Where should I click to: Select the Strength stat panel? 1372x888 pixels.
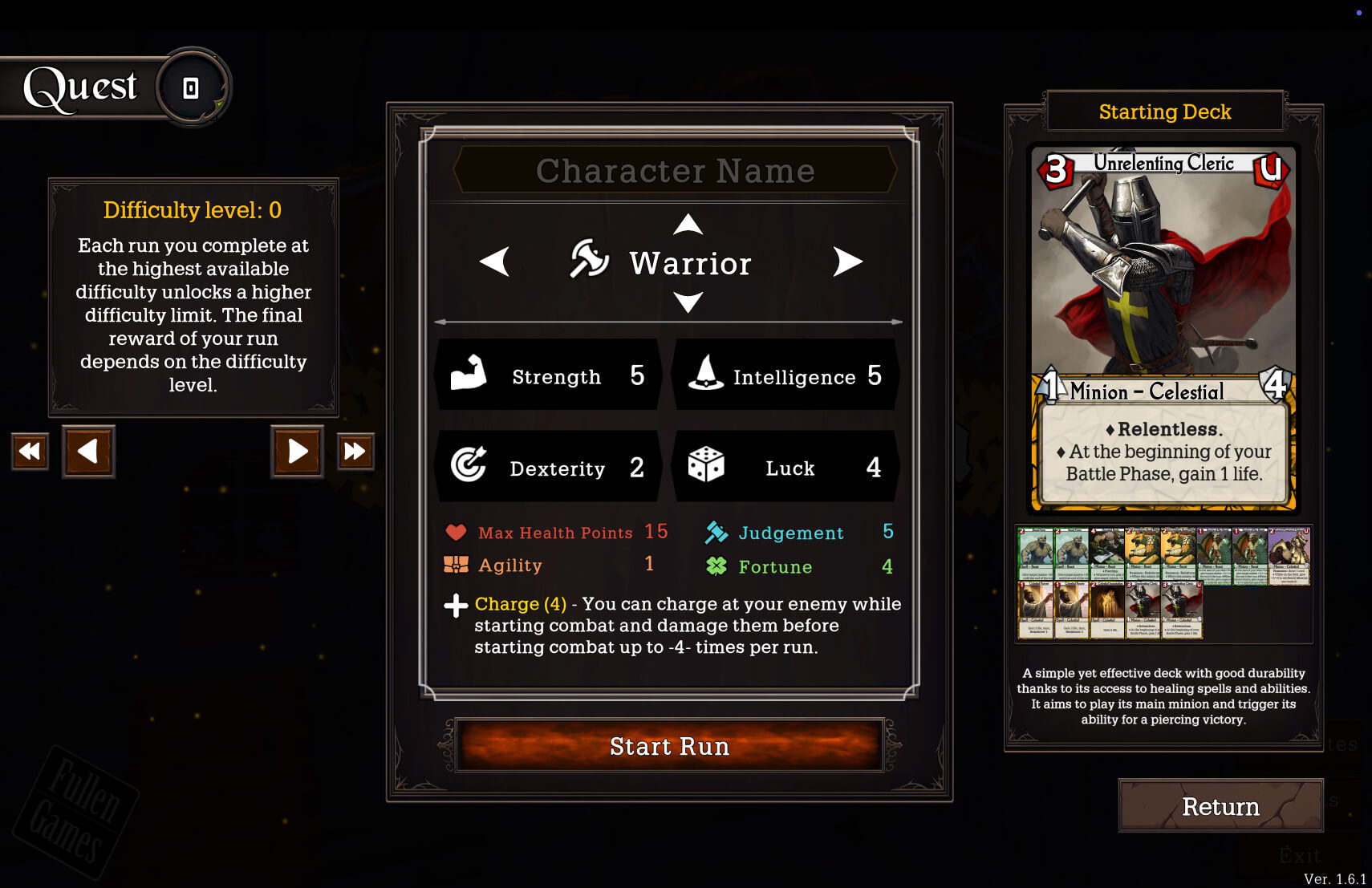click(x=548, y=375)
